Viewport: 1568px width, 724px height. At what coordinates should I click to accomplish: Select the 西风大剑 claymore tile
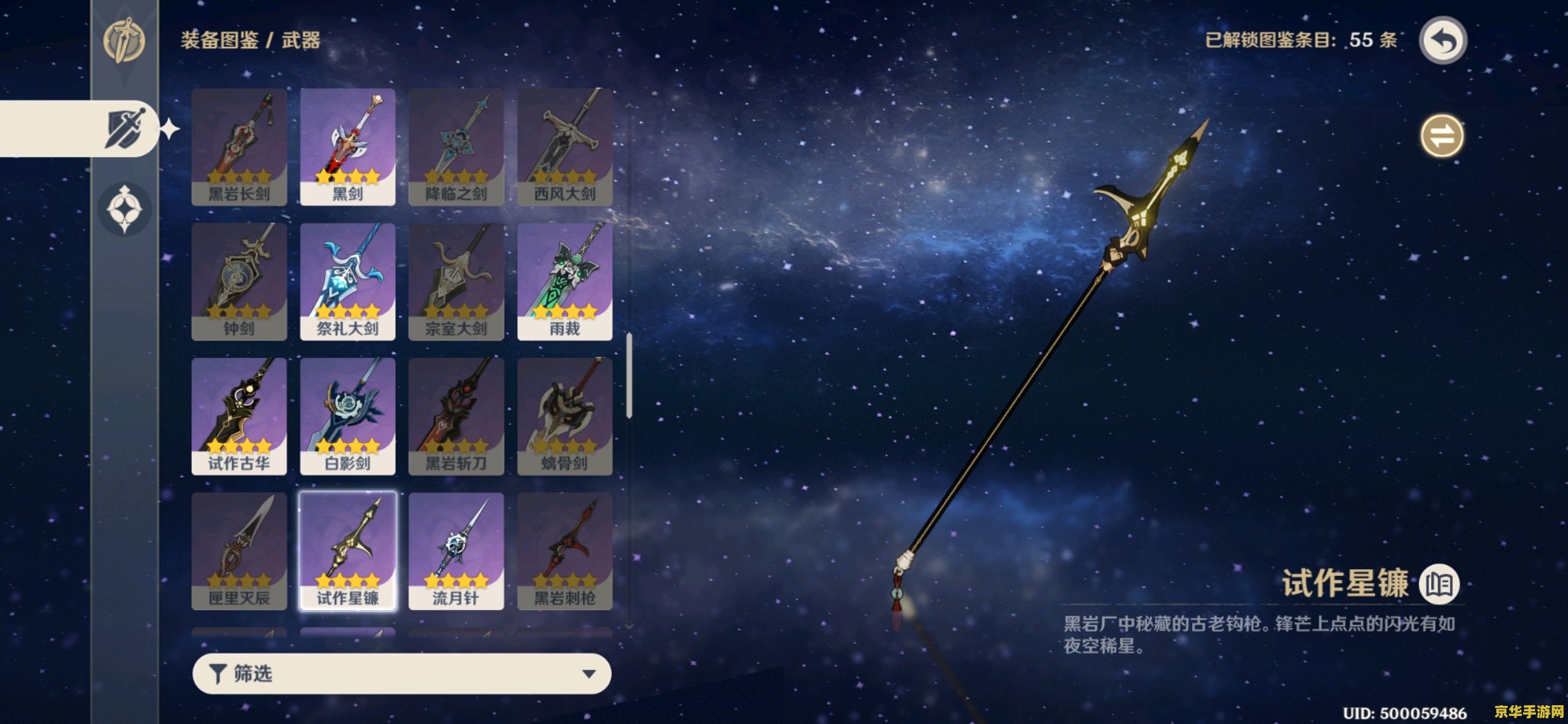coord(565,147)
